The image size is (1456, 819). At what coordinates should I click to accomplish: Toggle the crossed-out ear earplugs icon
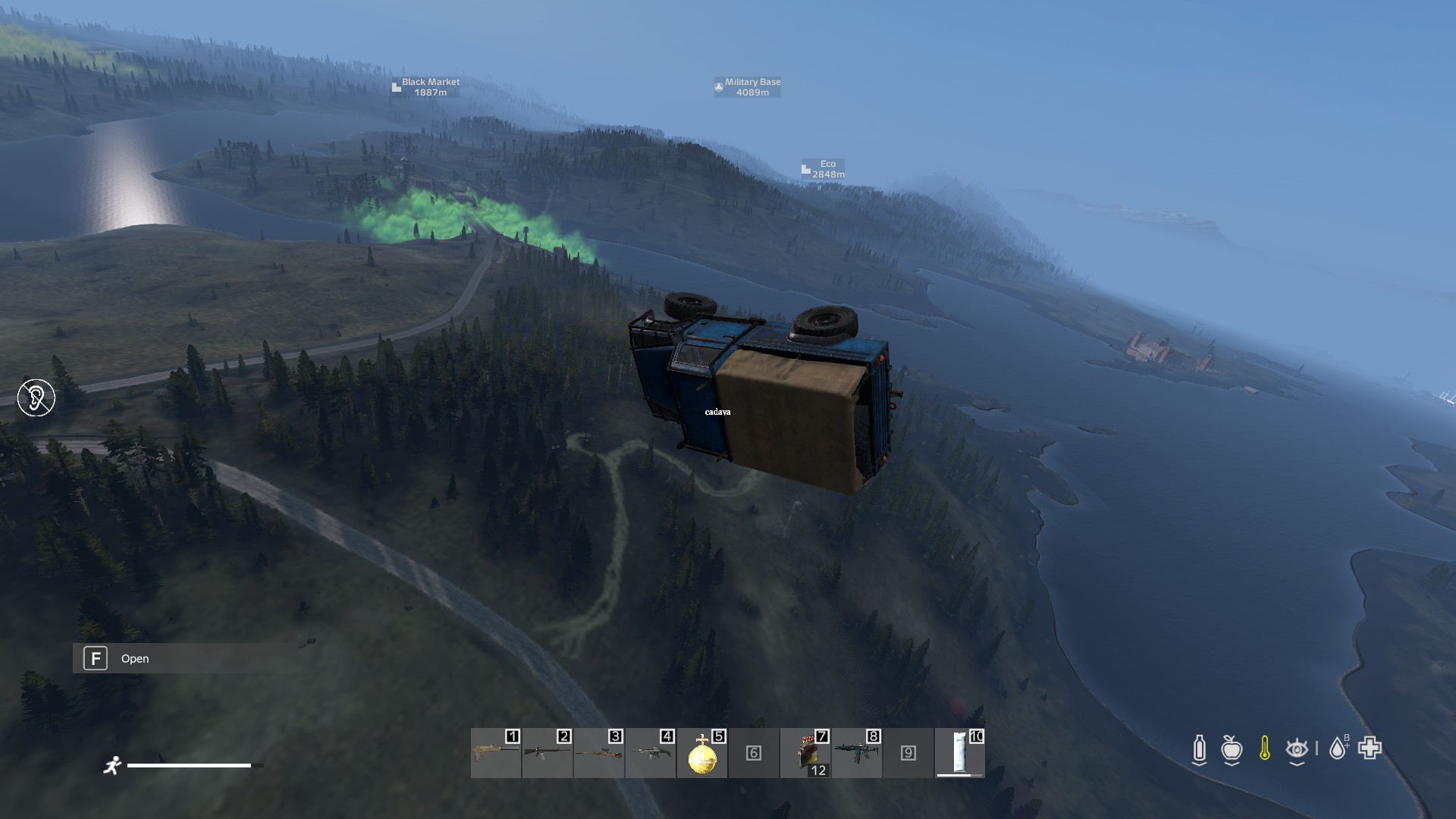pos(36,397)
